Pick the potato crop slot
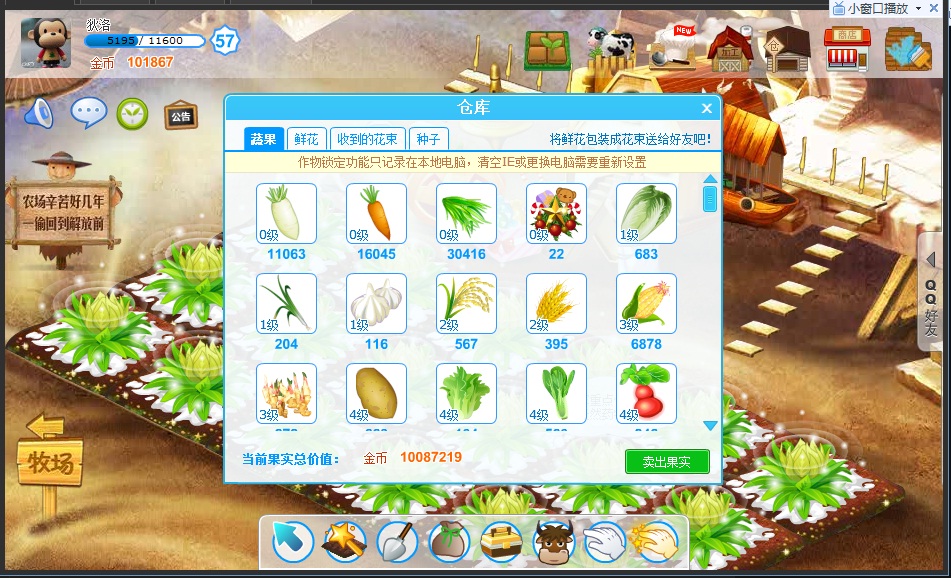Image resolution: width=951 pixels, height=578 pixels. pyautogui.click(x=376, y=393)
